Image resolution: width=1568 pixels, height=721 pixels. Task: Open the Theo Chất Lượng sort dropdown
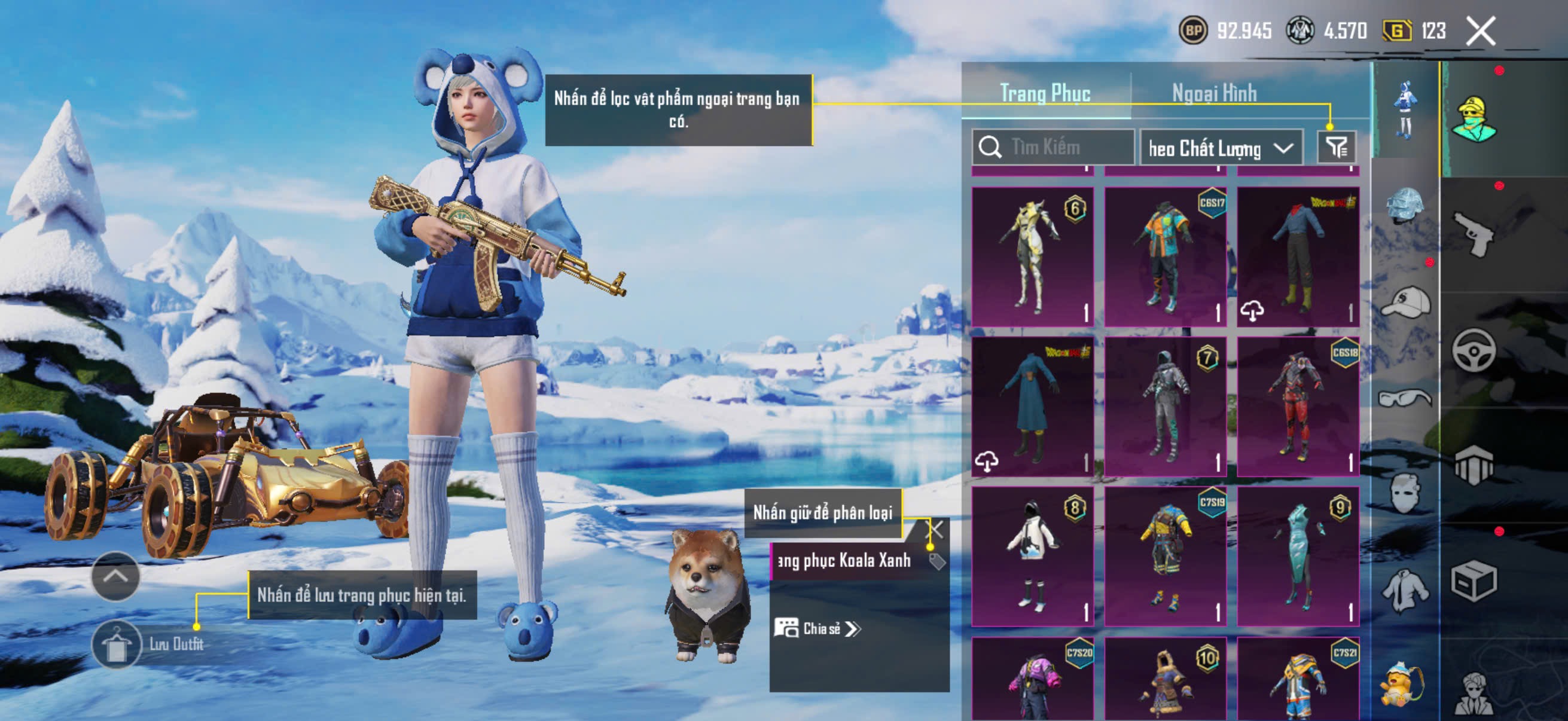tap(1220, 148)
